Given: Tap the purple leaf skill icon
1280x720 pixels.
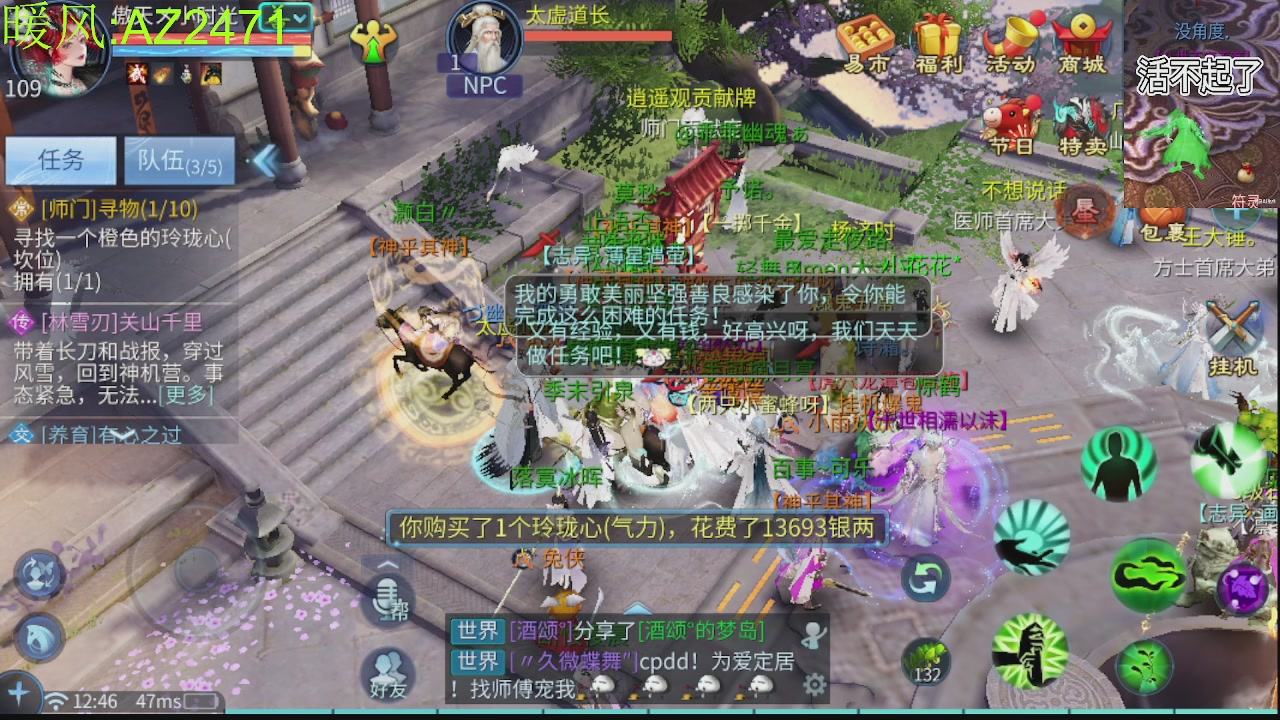Looking at the screenshot, I should tap(1244, 587).
